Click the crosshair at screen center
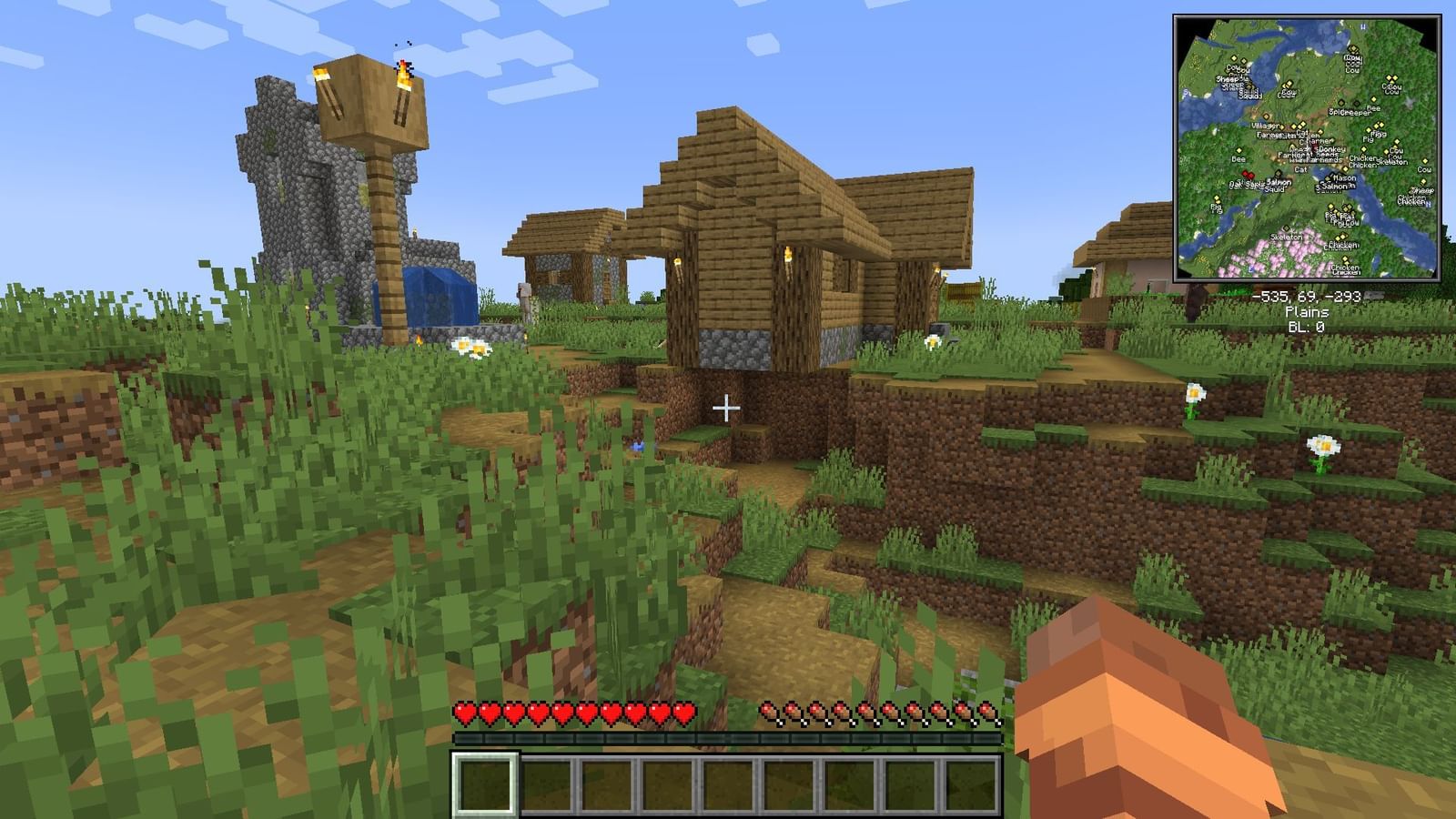This screenshot has height=819, width=1456. tap(728, 409)
